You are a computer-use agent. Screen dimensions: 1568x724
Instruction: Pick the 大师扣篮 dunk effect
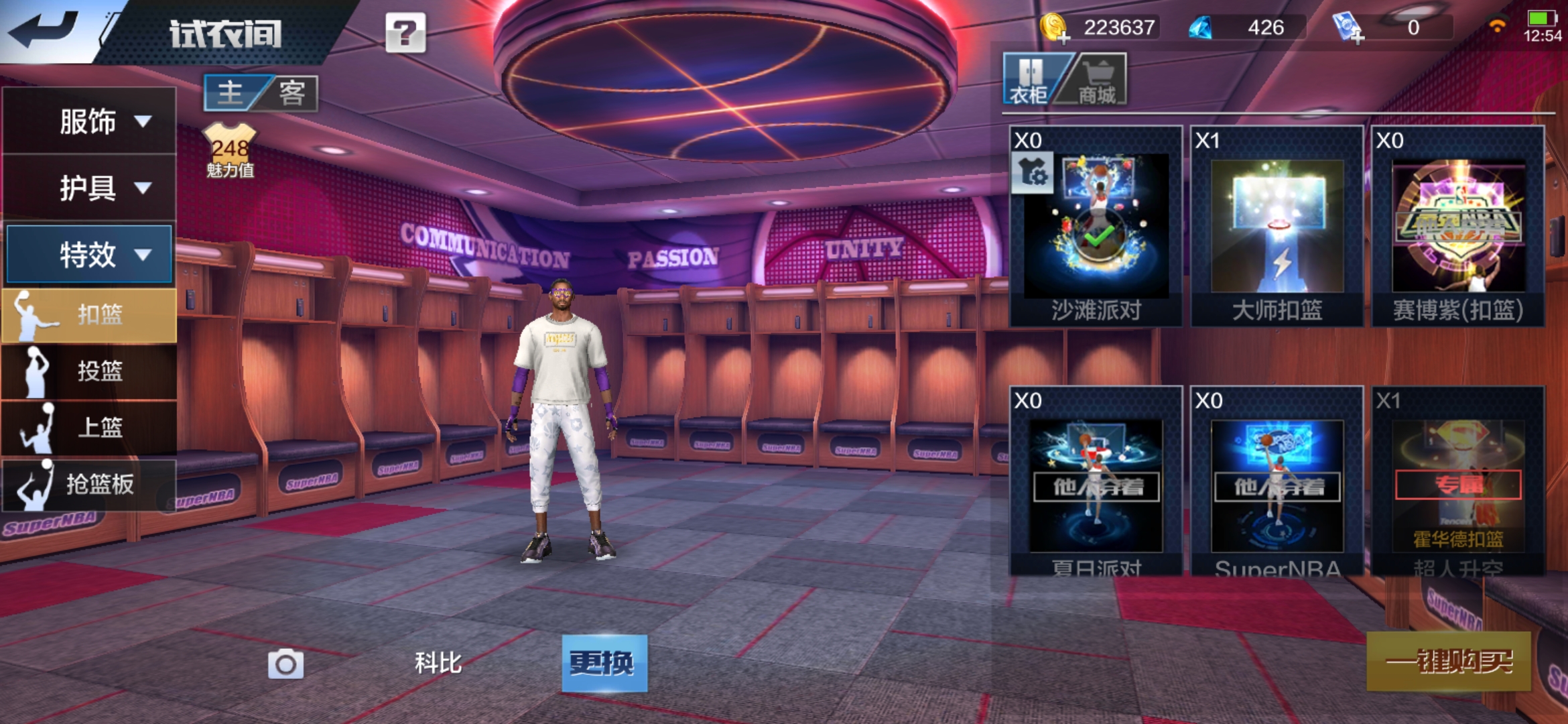[1277, 227]
